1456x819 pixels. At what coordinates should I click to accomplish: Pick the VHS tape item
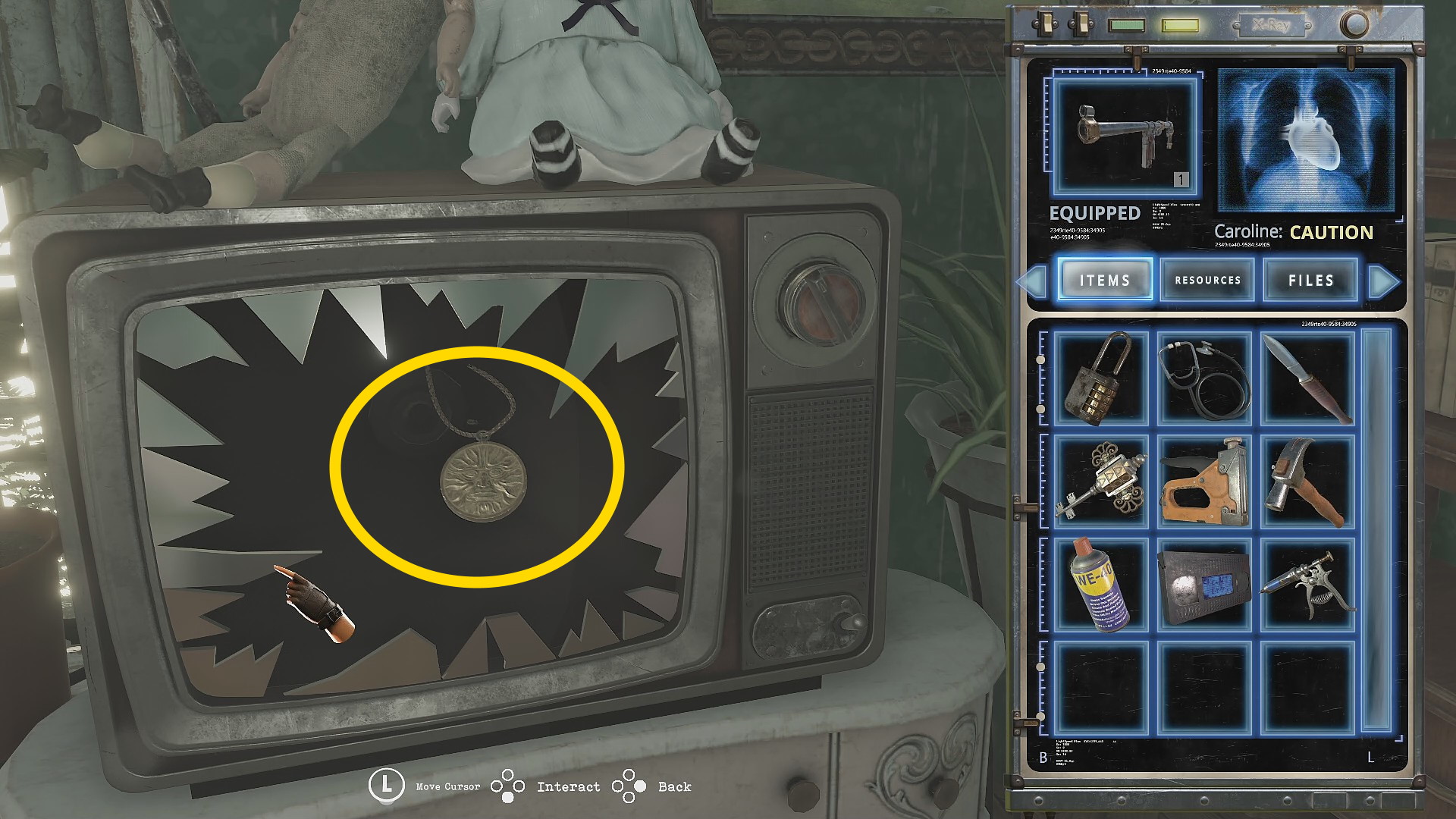point(1204,585)
